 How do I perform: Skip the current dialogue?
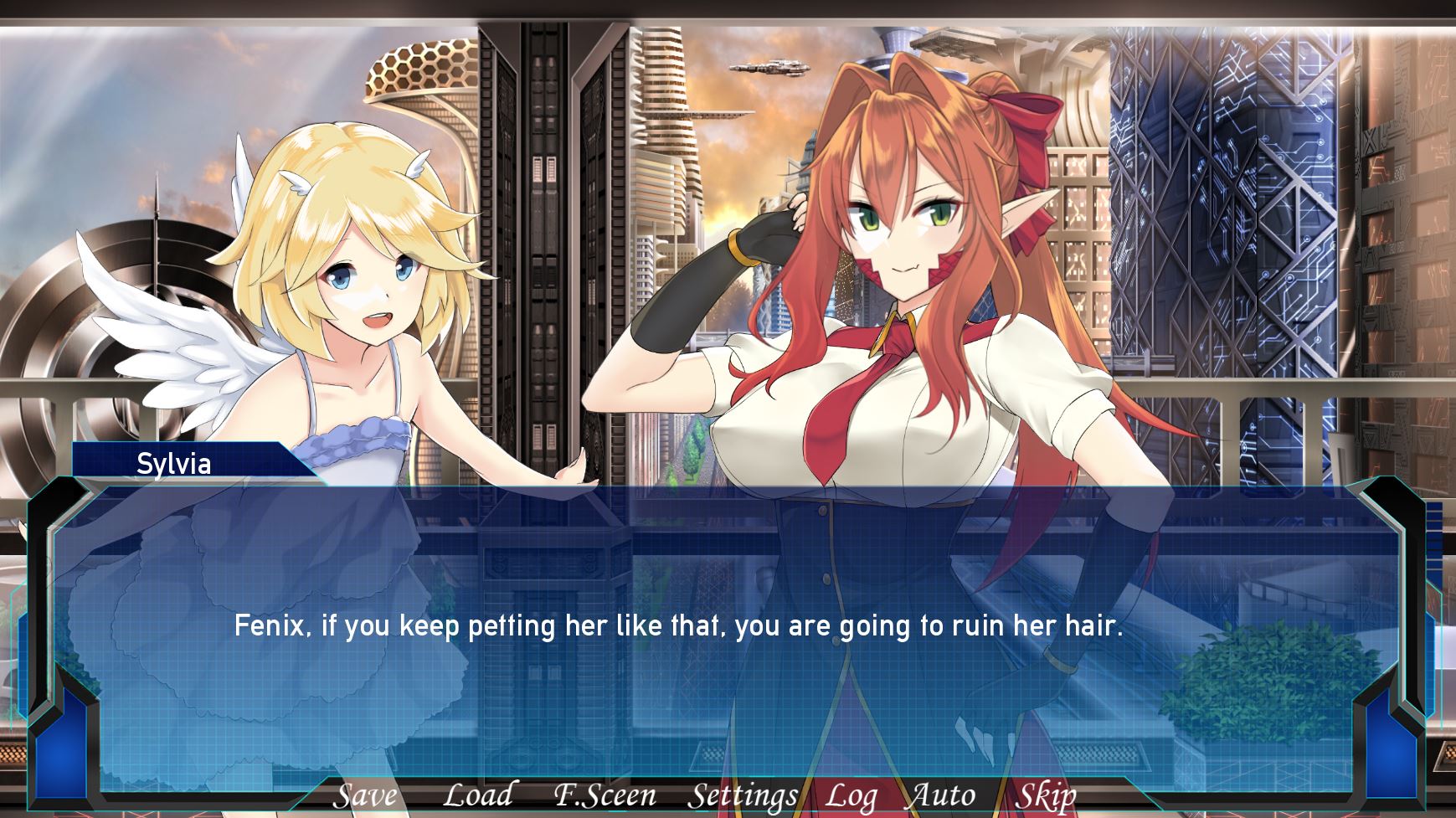click(1045, 795)
